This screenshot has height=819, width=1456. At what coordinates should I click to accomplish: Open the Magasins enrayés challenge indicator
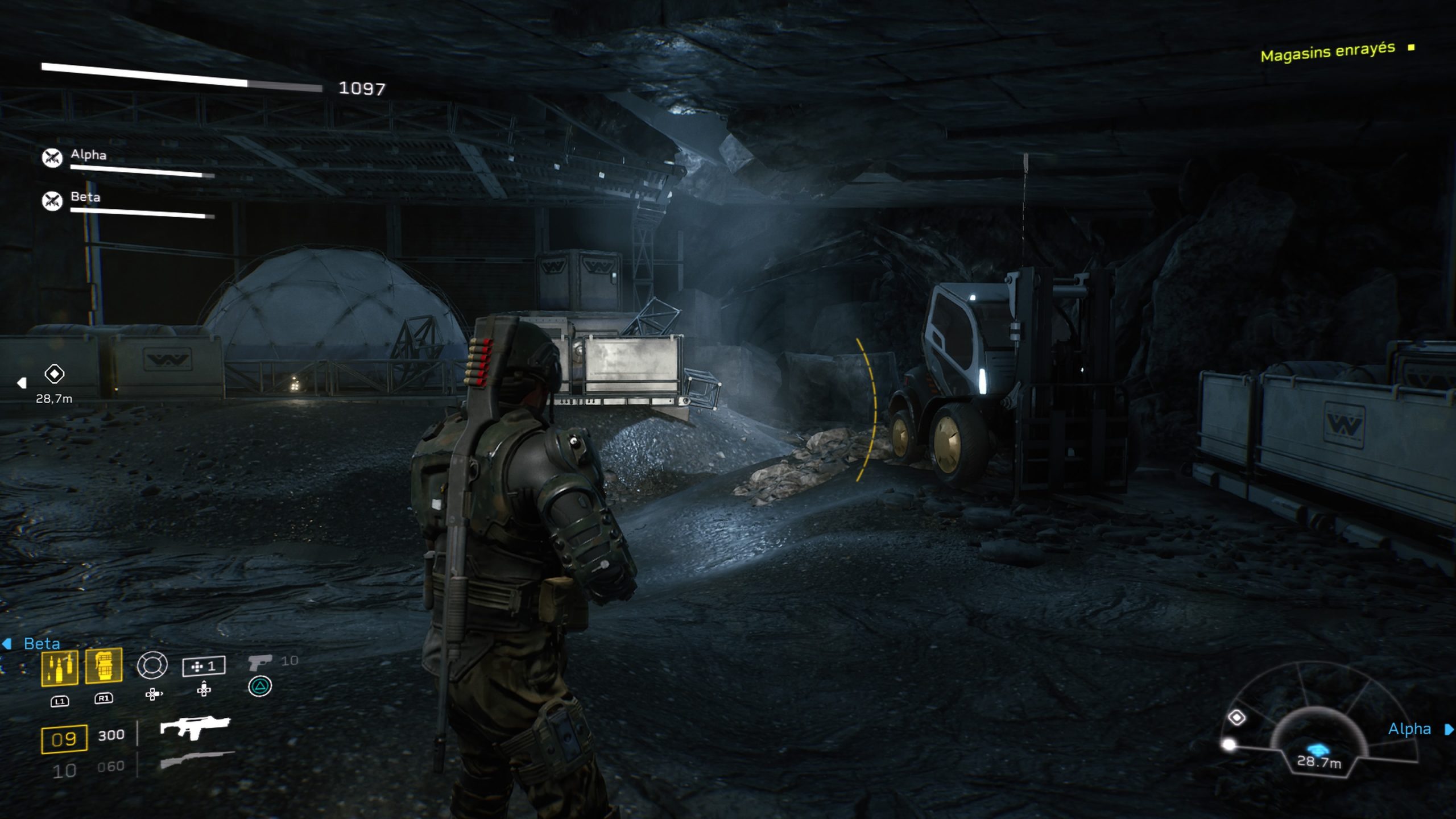(x=1328, y=52)
